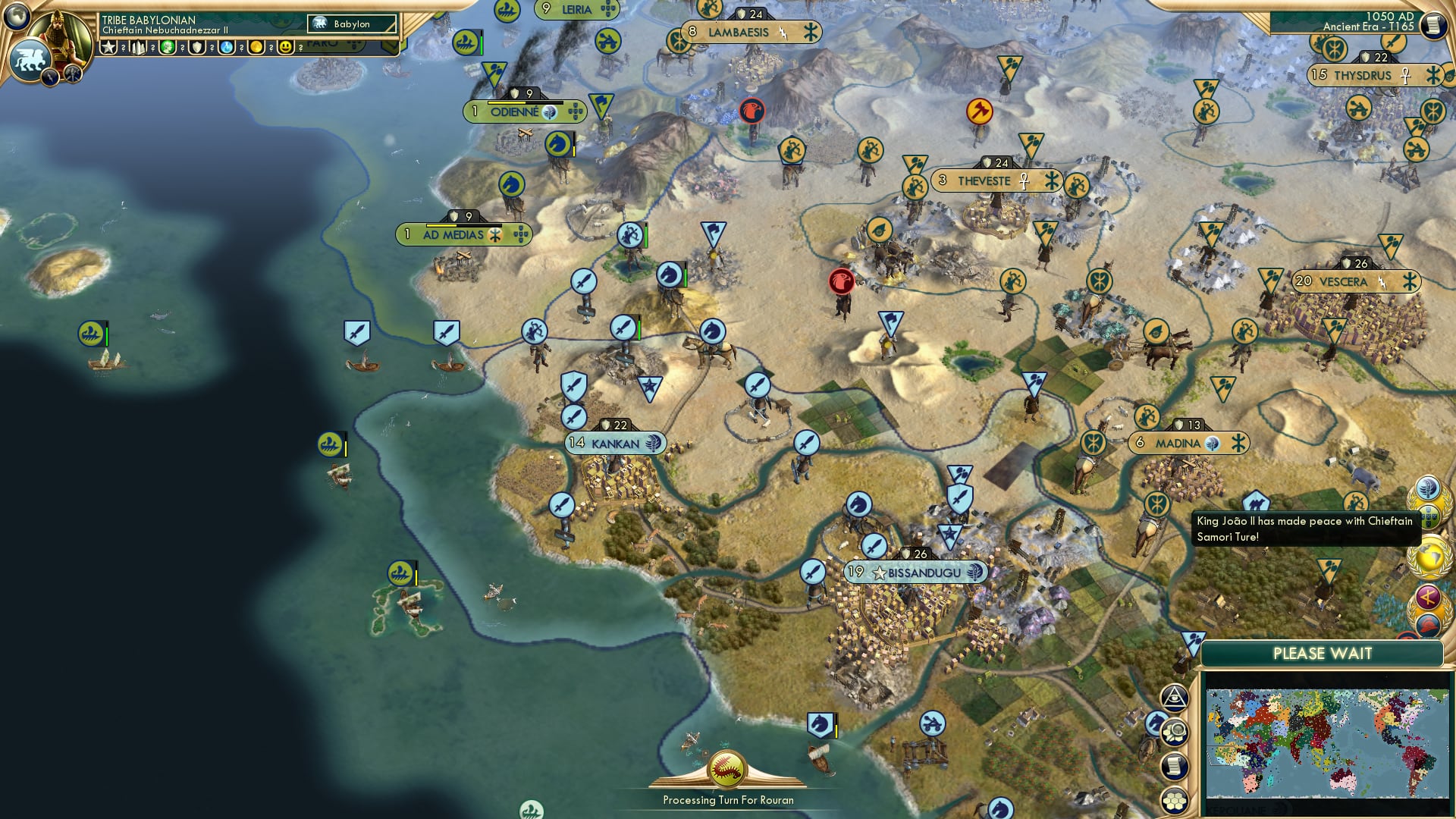Click the science flask icon in the stat bar
The image size is (1456, 819).
coord(227,47)
